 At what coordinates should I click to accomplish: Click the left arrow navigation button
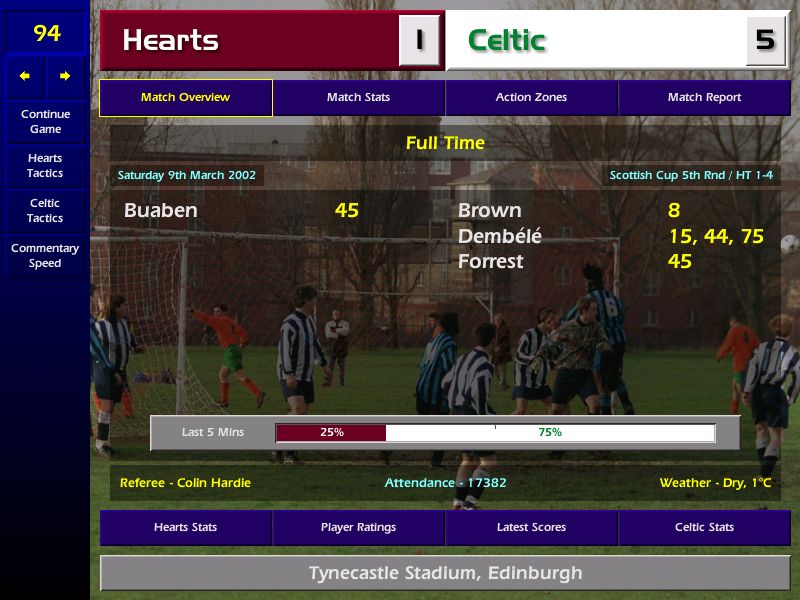pyautogui.click(x=25, y=76)
